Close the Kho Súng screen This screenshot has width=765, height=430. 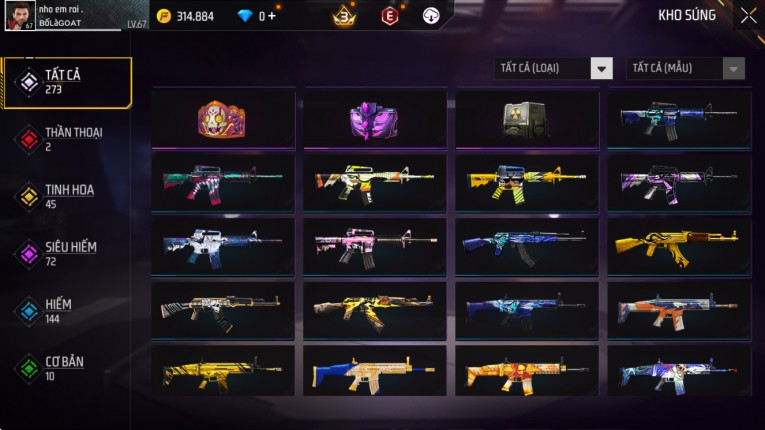[x=748, y=16]
